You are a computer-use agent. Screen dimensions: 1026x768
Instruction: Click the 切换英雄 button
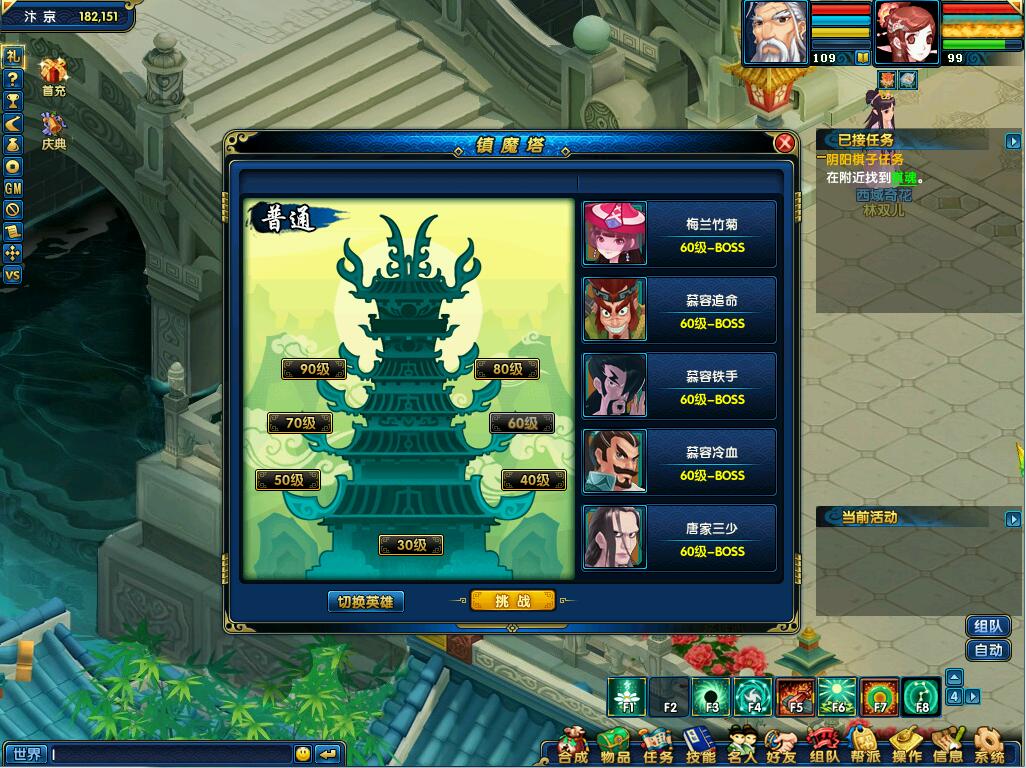366,602
